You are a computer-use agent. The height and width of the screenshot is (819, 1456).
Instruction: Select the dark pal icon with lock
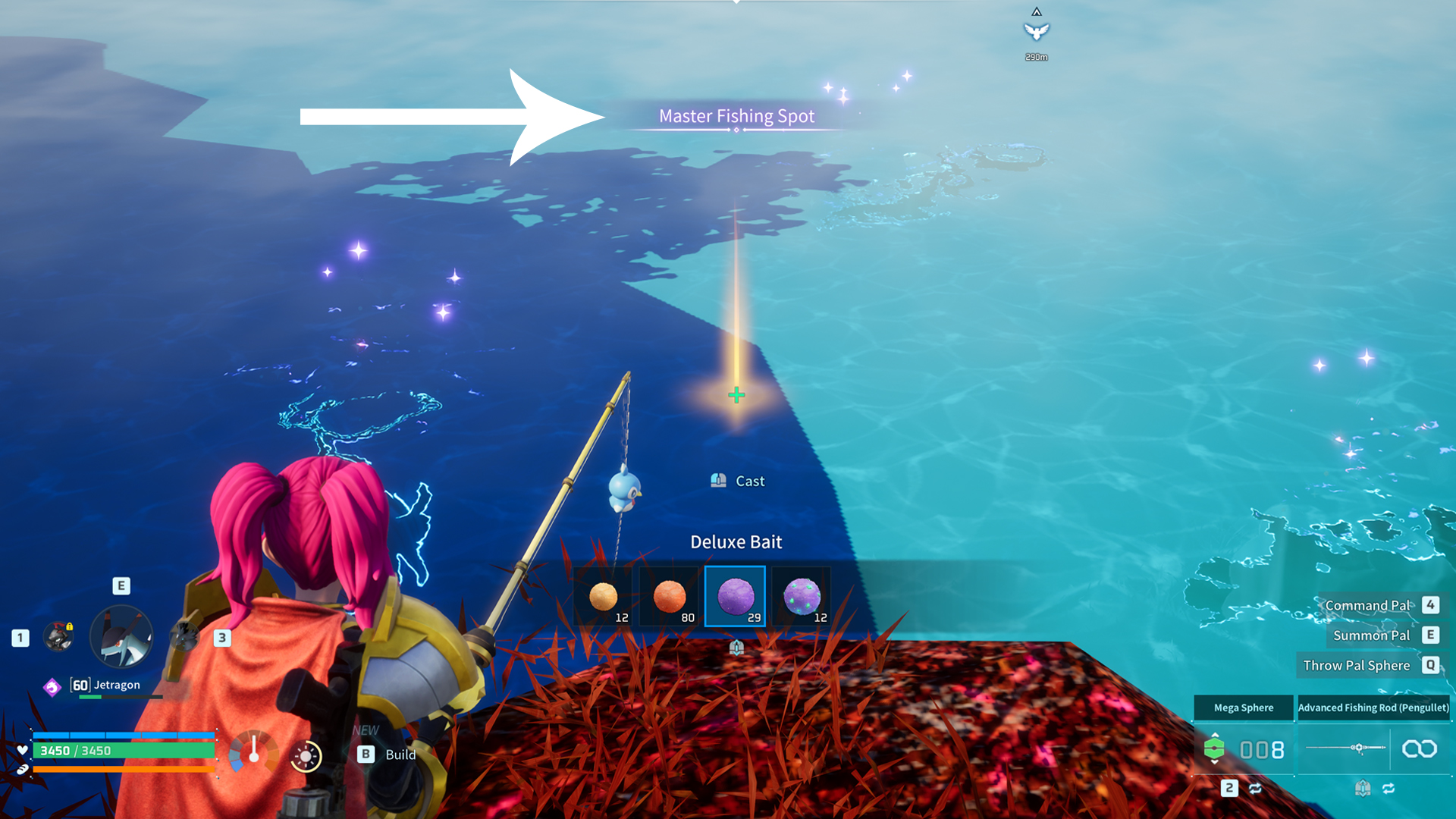[x=58, y=637]
